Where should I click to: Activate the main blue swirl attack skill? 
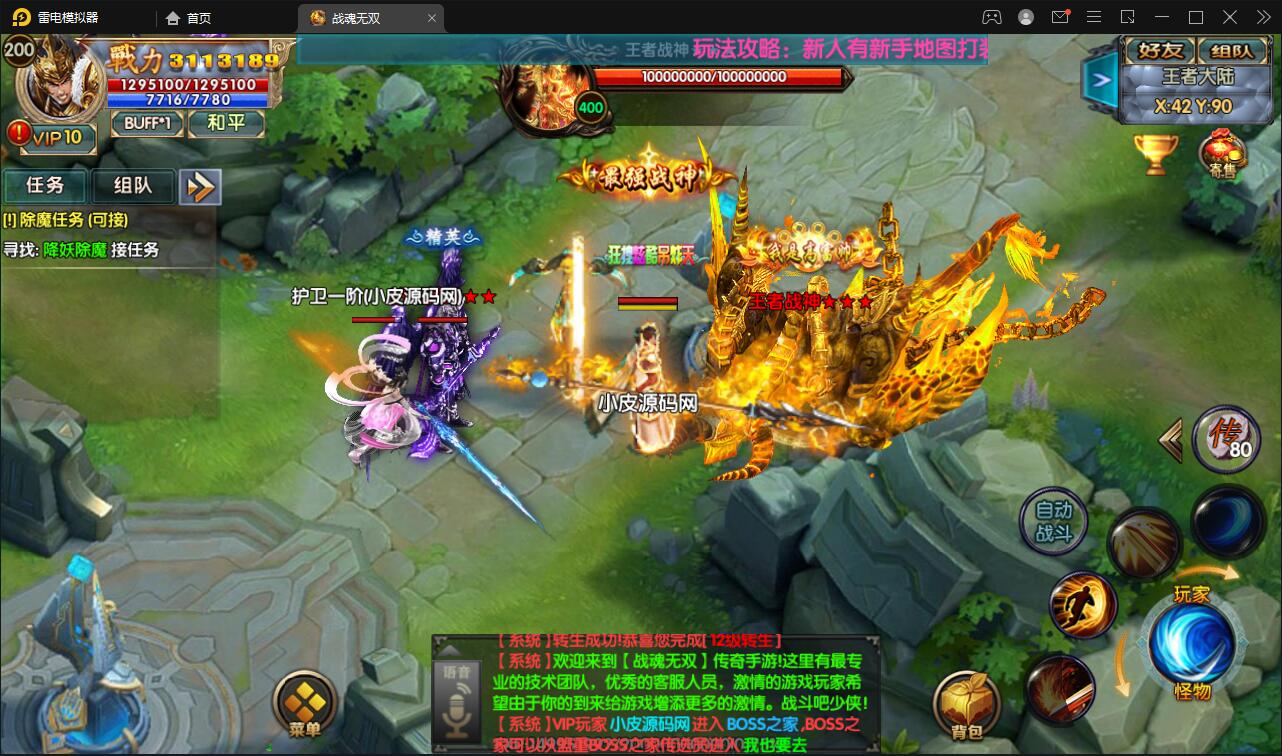click(1191, 641)
